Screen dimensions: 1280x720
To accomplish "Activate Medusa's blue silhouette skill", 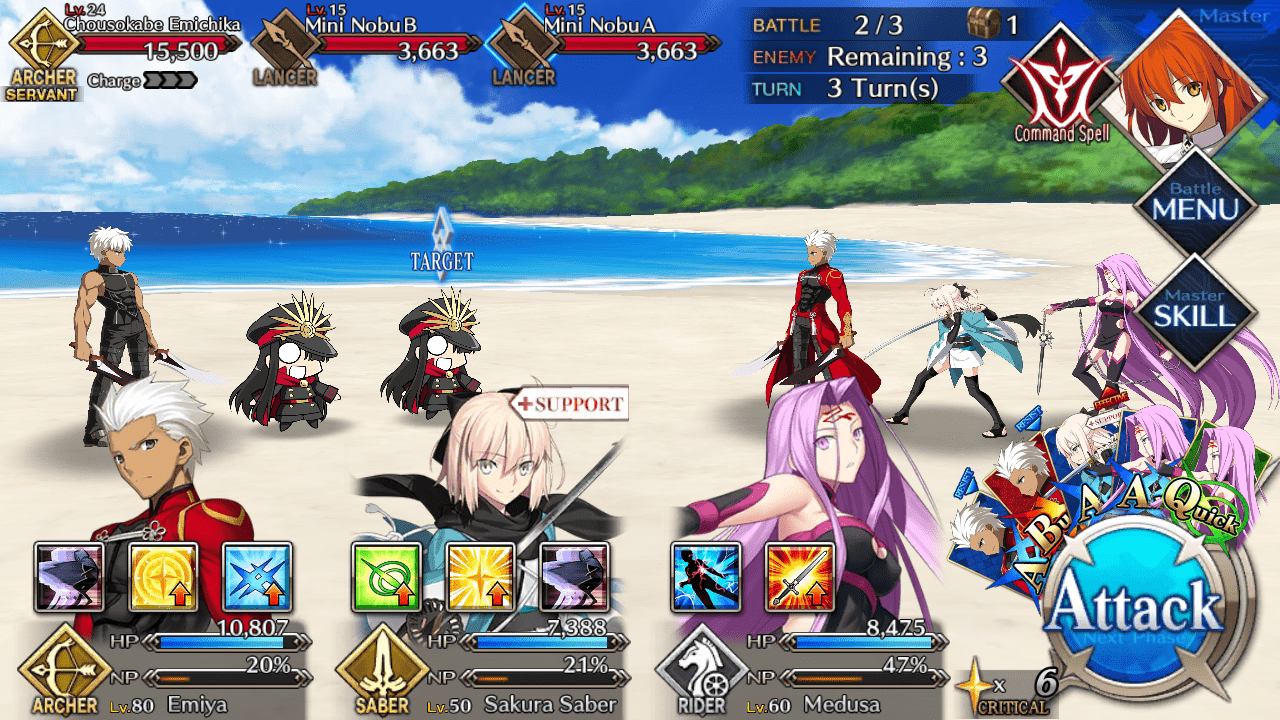I will [x=706, y=577].
